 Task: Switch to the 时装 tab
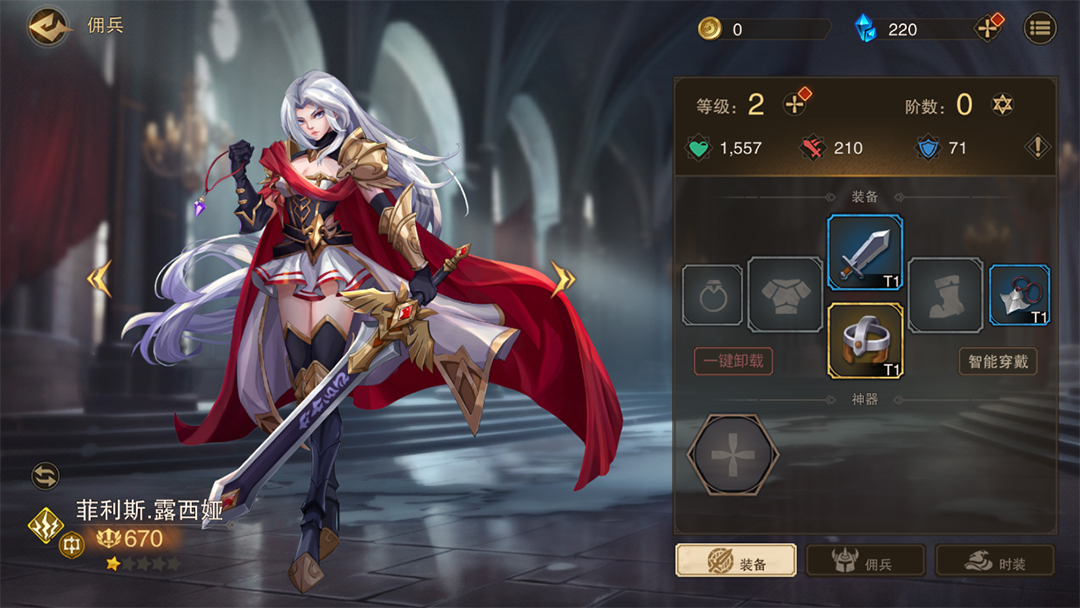click(x=995, y=562)
